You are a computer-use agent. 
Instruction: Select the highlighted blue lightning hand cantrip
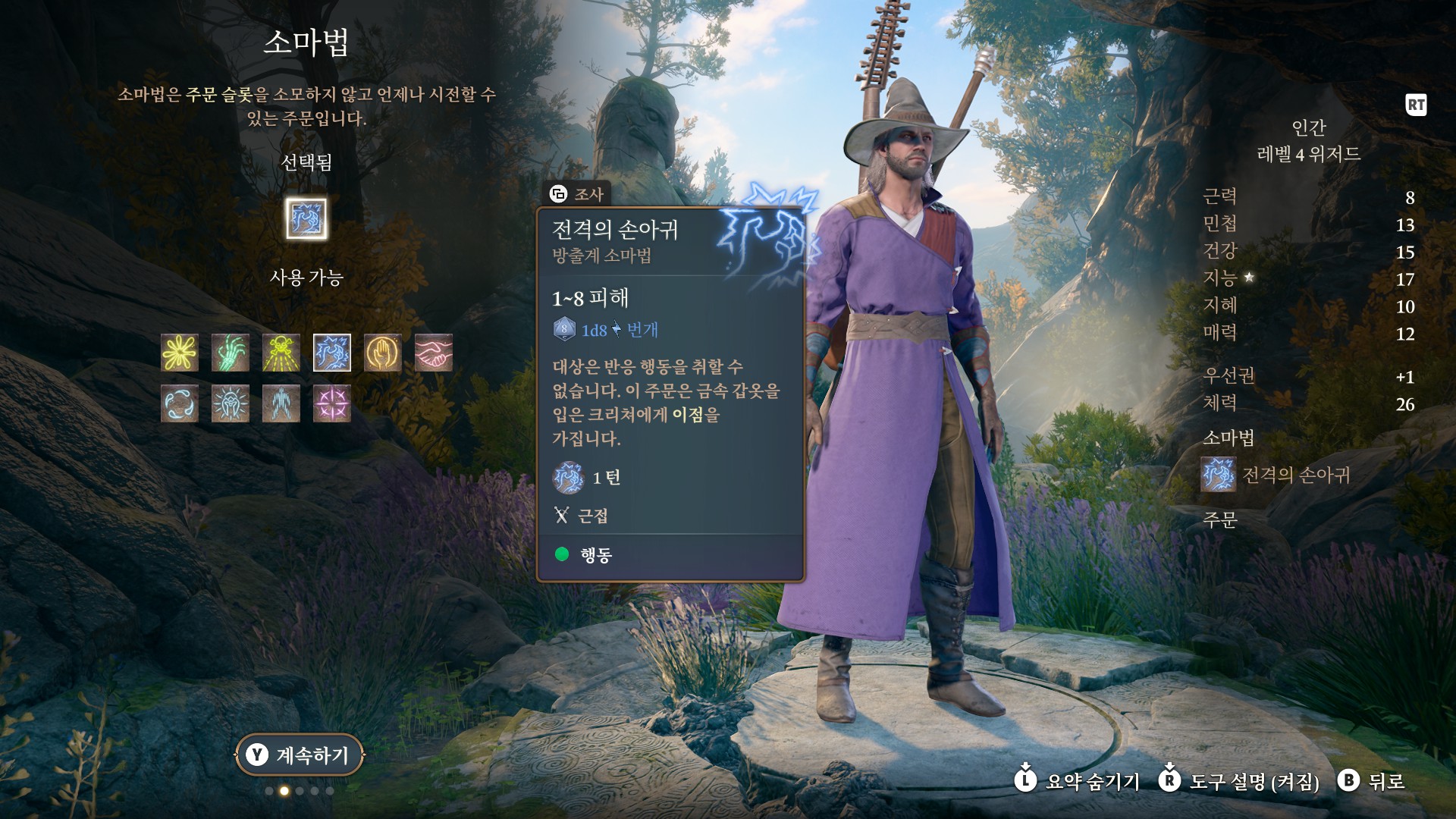(332, 353)
